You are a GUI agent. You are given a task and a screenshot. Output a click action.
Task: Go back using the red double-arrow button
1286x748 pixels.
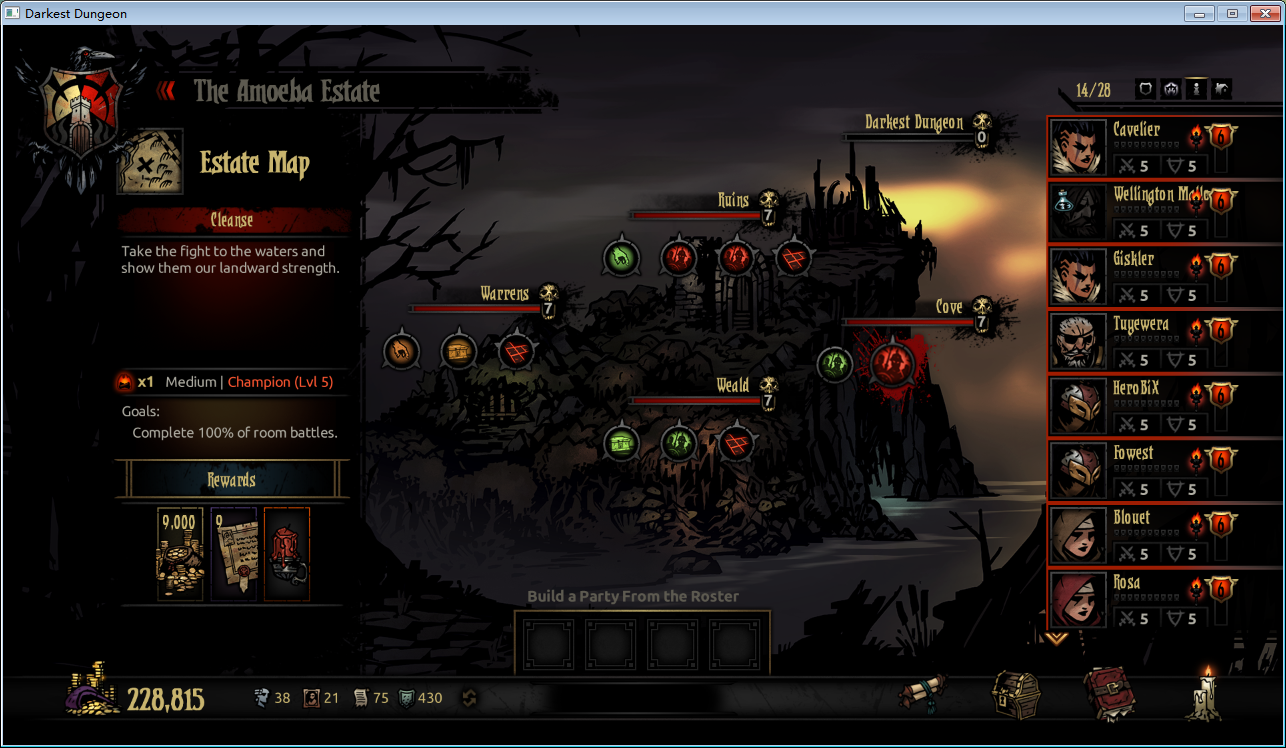166,91
